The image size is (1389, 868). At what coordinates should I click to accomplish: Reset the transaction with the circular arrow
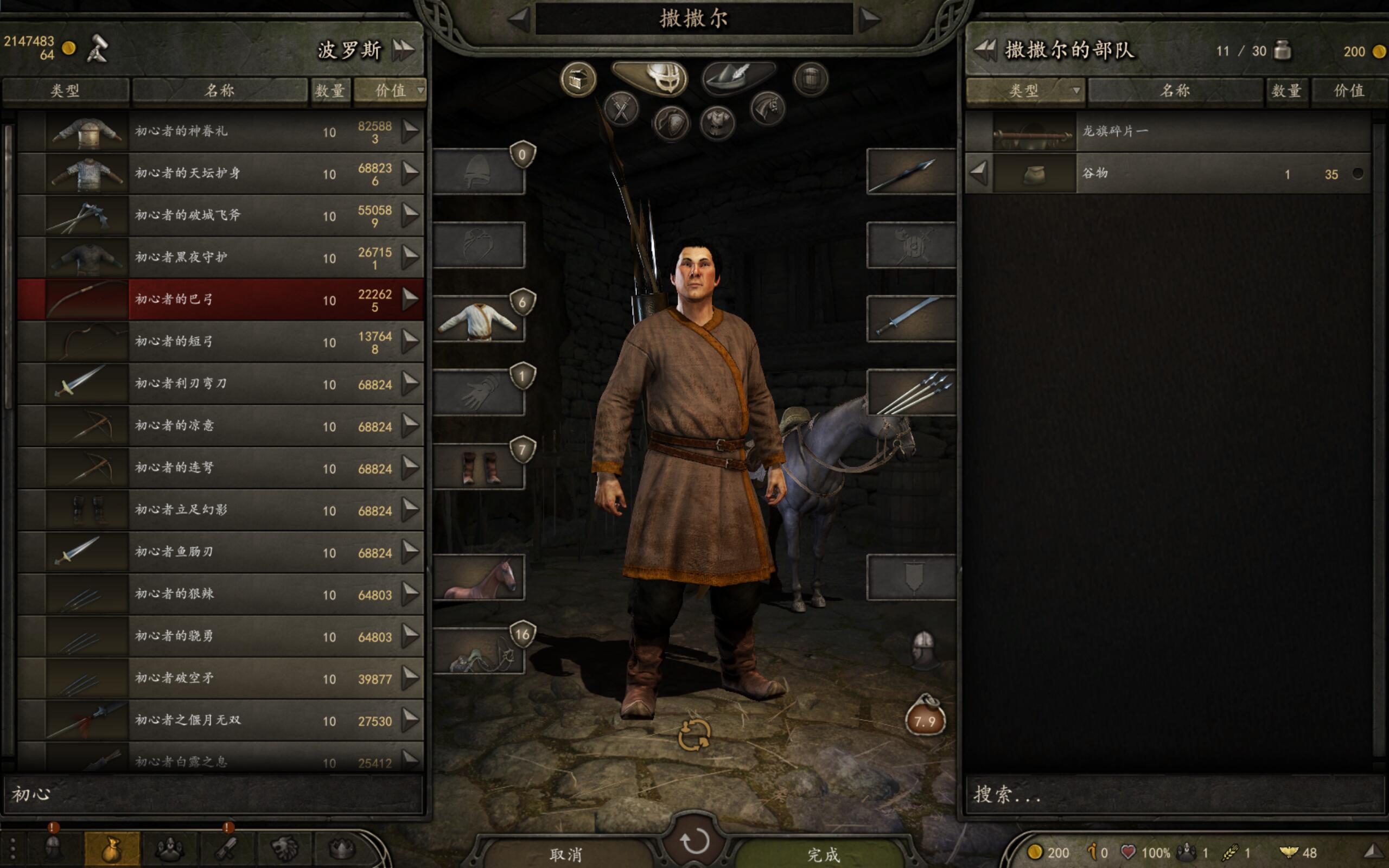point(694,841)
